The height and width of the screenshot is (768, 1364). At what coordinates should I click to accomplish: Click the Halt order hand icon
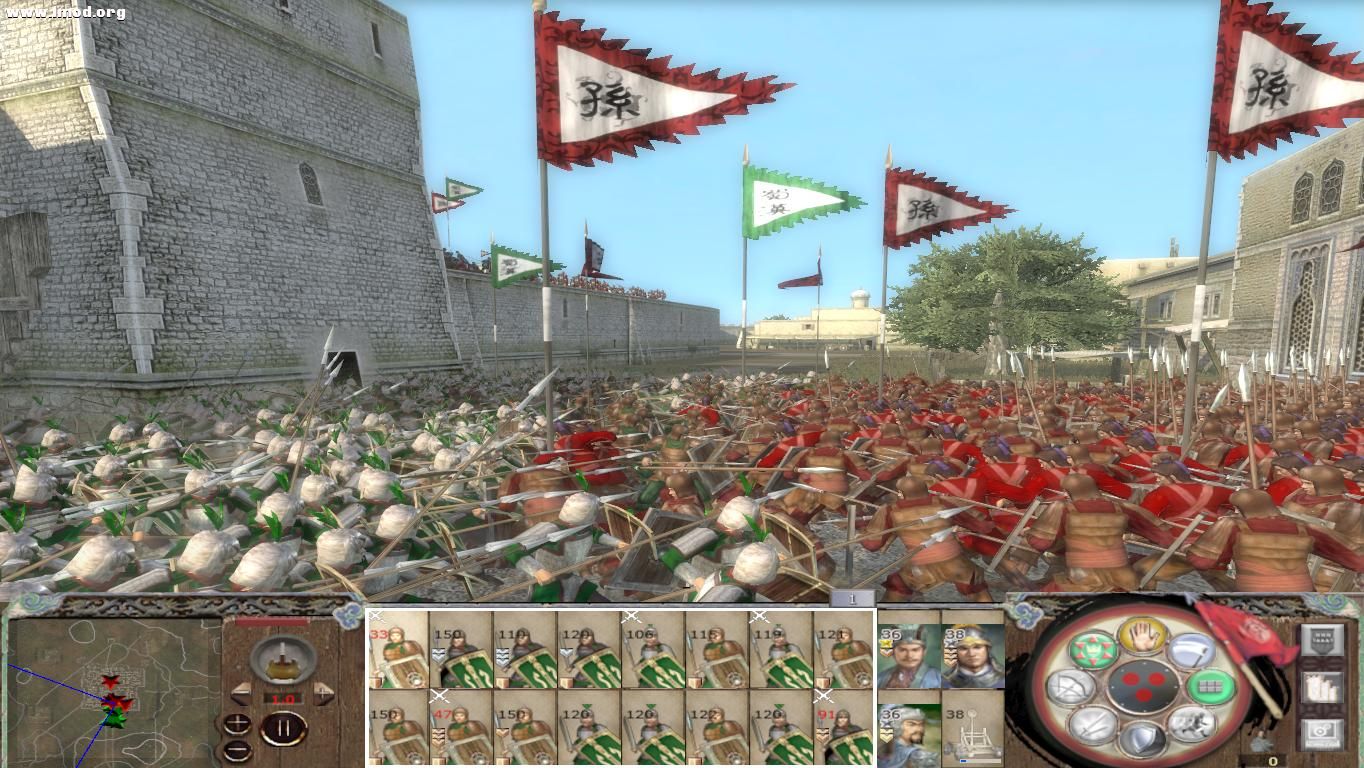click(1141, 635)
